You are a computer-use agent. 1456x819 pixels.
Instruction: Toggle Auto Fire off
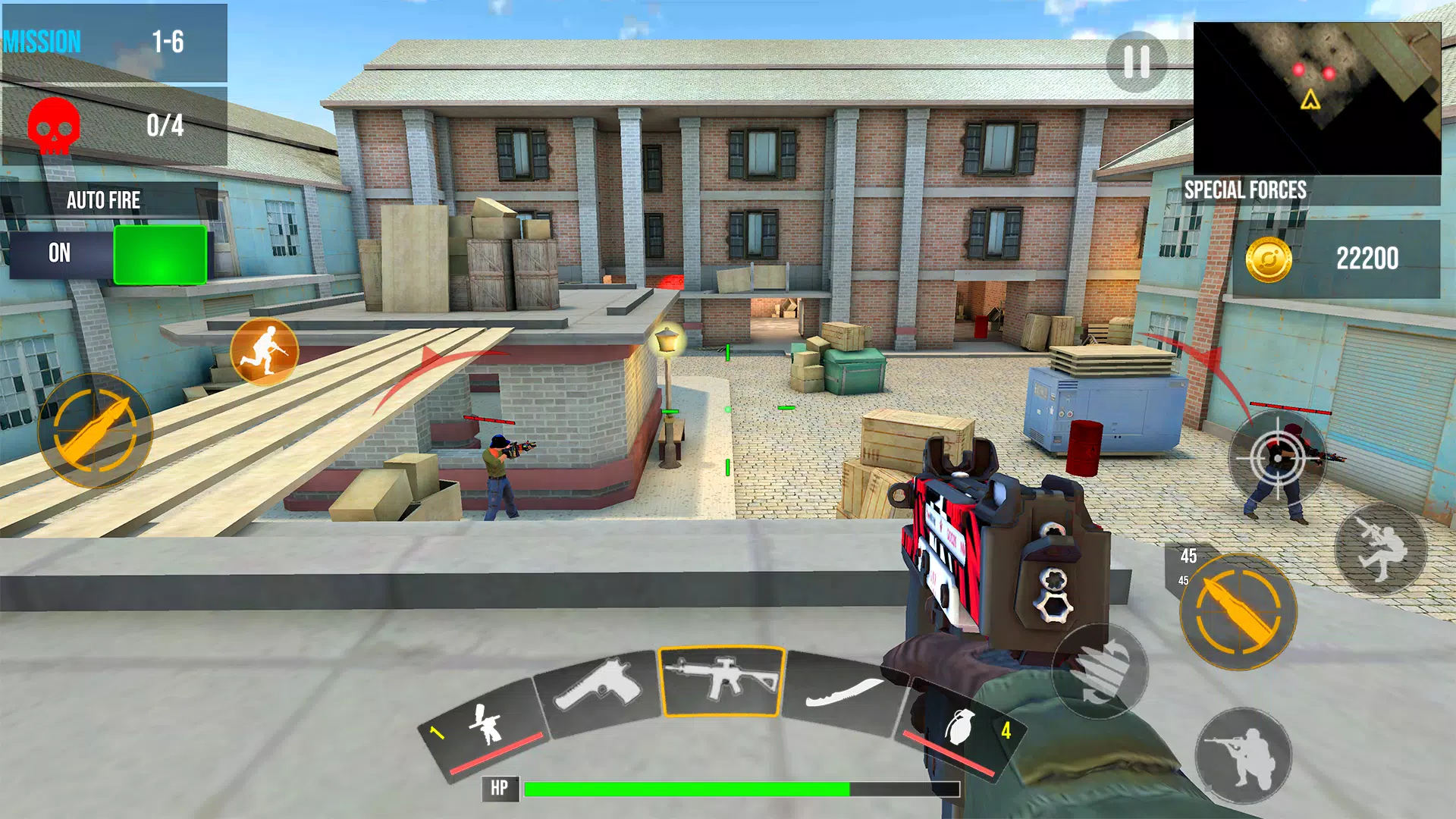[x=103, y=201]
